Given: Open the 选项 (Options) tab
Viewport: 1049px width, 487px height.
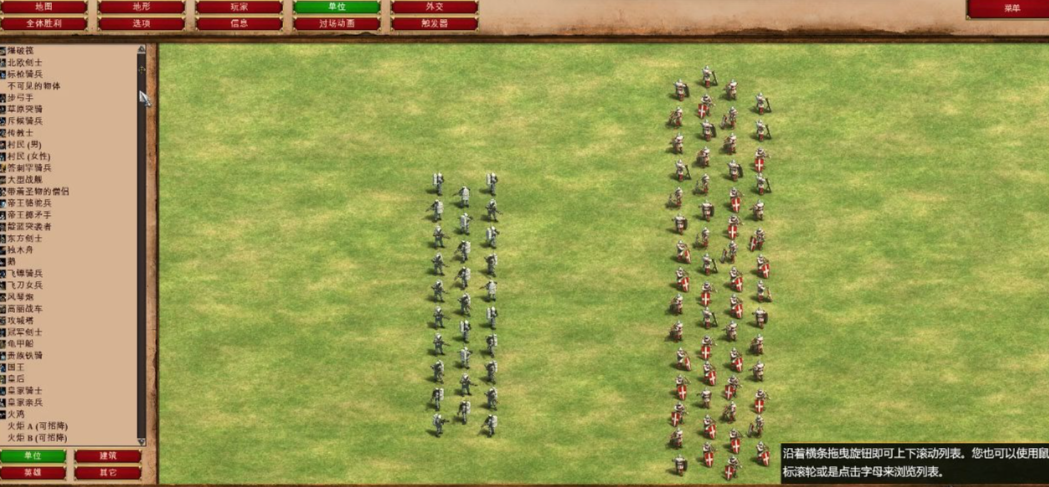Looking at the screenshot, I should coord(141,23).
